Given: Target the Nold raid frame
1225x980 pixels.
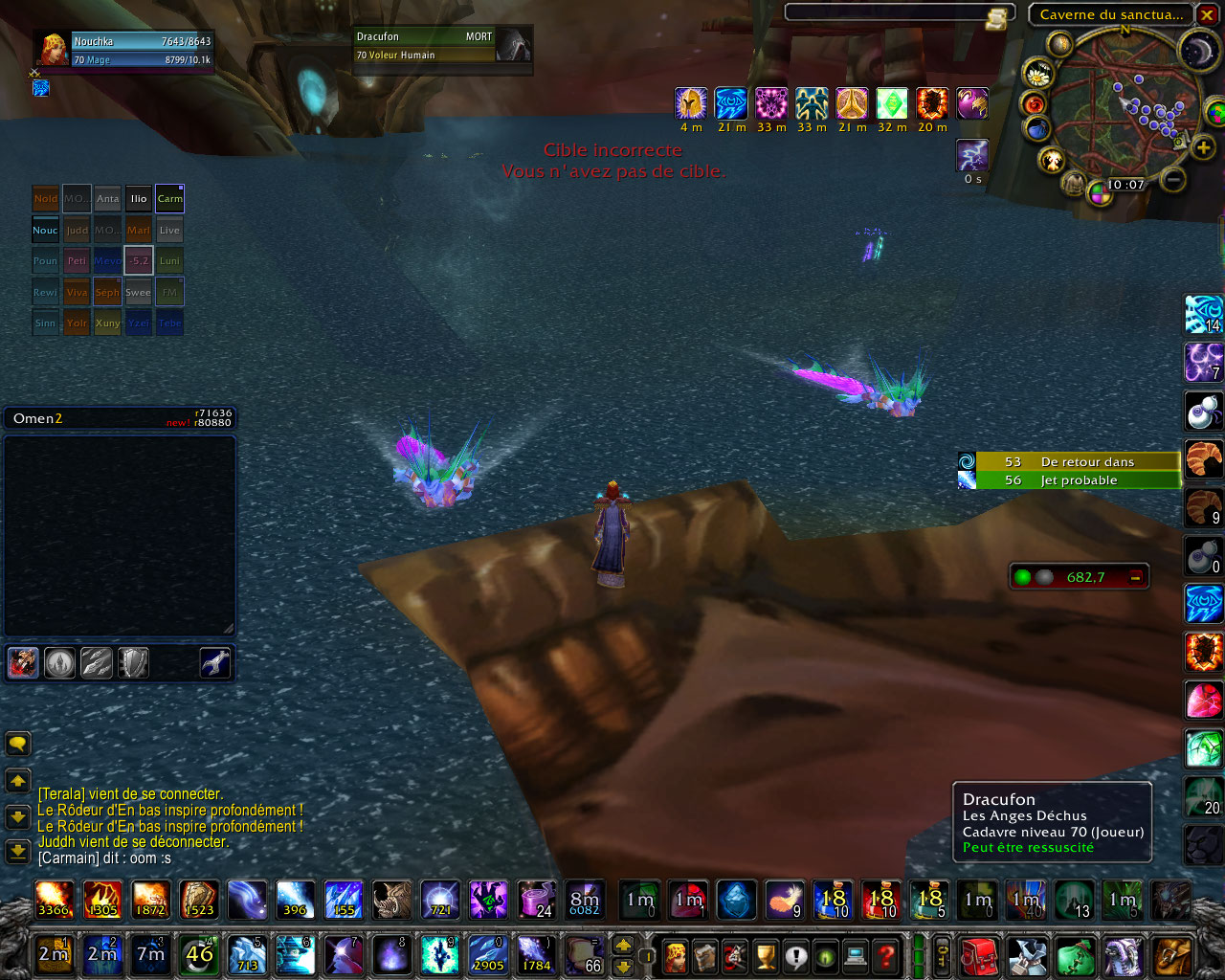Looking at the screenshot, I should coord(46,199).
